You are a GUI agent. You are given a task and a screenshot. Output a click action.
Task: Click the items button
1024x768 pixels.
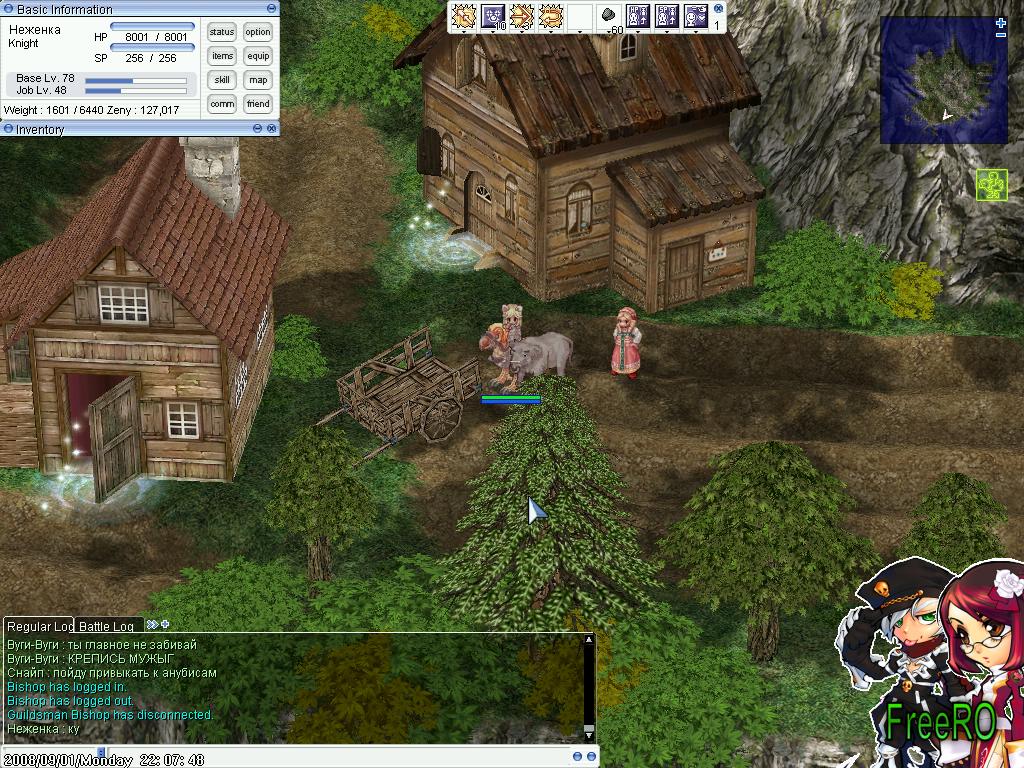(222, 56)
